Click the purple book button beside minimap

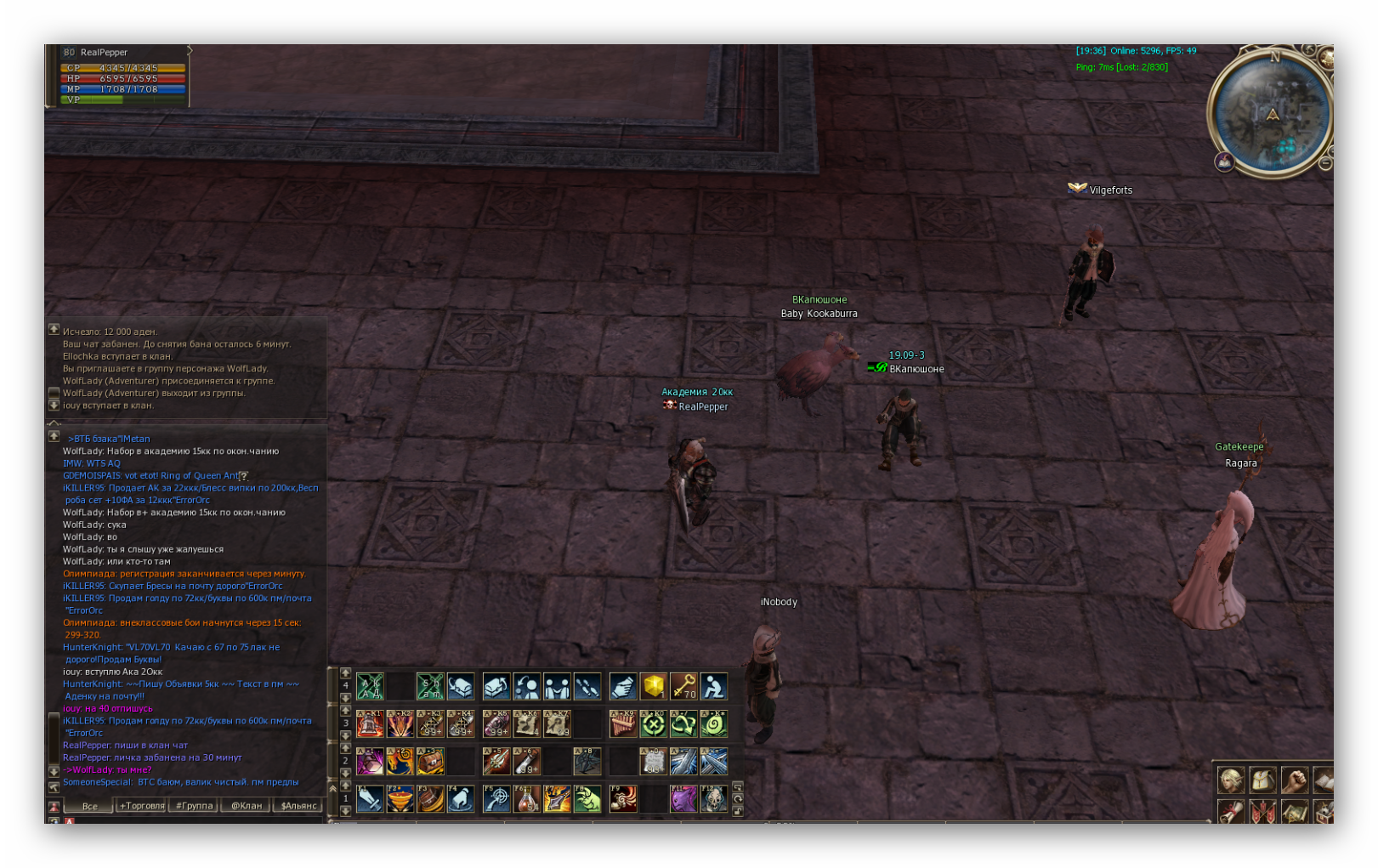pos(1224,162)
